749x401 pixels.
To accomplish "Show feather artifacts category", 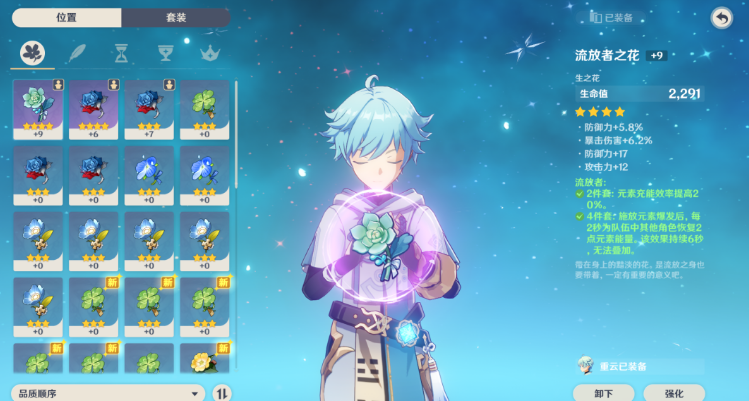I will 77,52.
